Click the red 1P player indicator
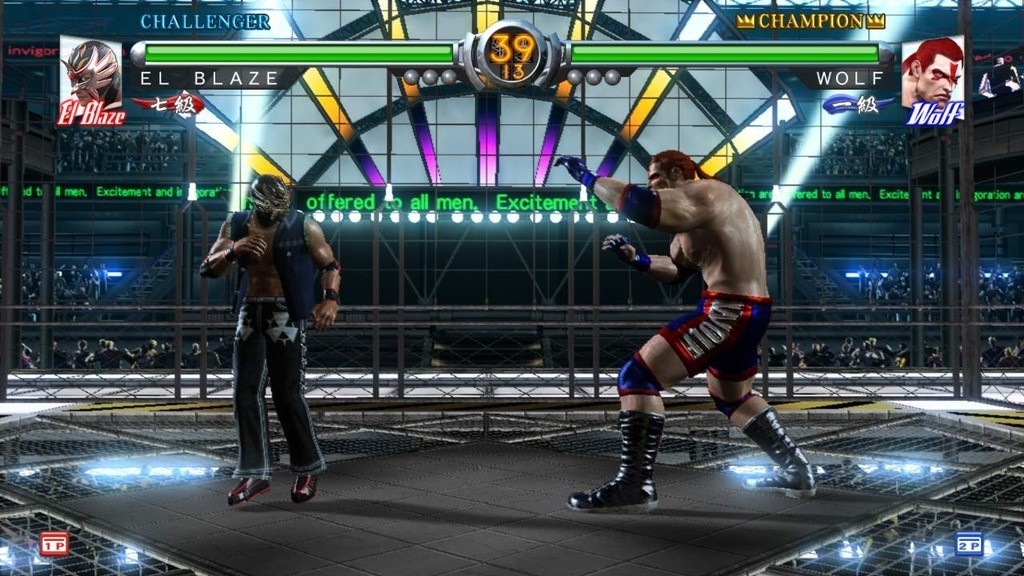The image size is (1024, 576). [53, 544]
